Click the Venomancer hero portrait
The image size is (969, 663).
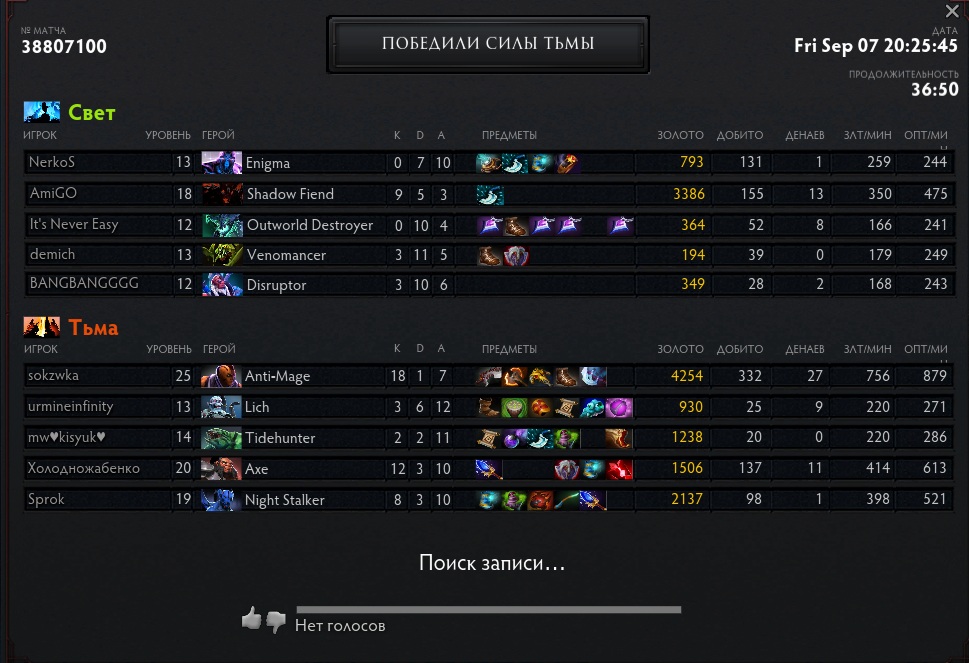pyautogui.click(x=221, y=255)
